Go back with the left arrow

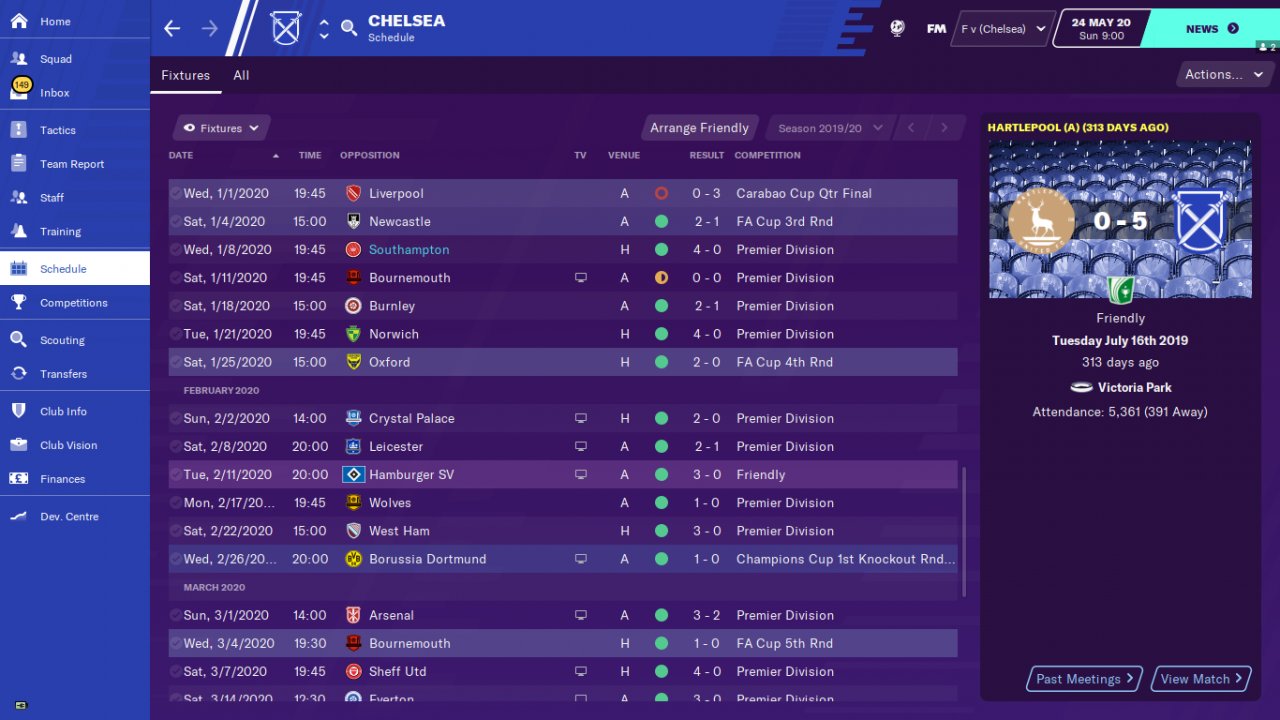point(172,28)
